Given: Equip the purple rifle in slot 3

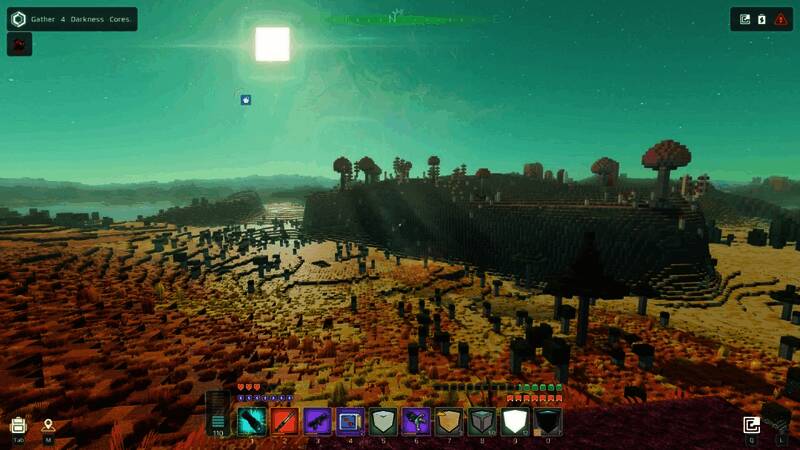Looking at the screenshot, I should click(318, 421).
